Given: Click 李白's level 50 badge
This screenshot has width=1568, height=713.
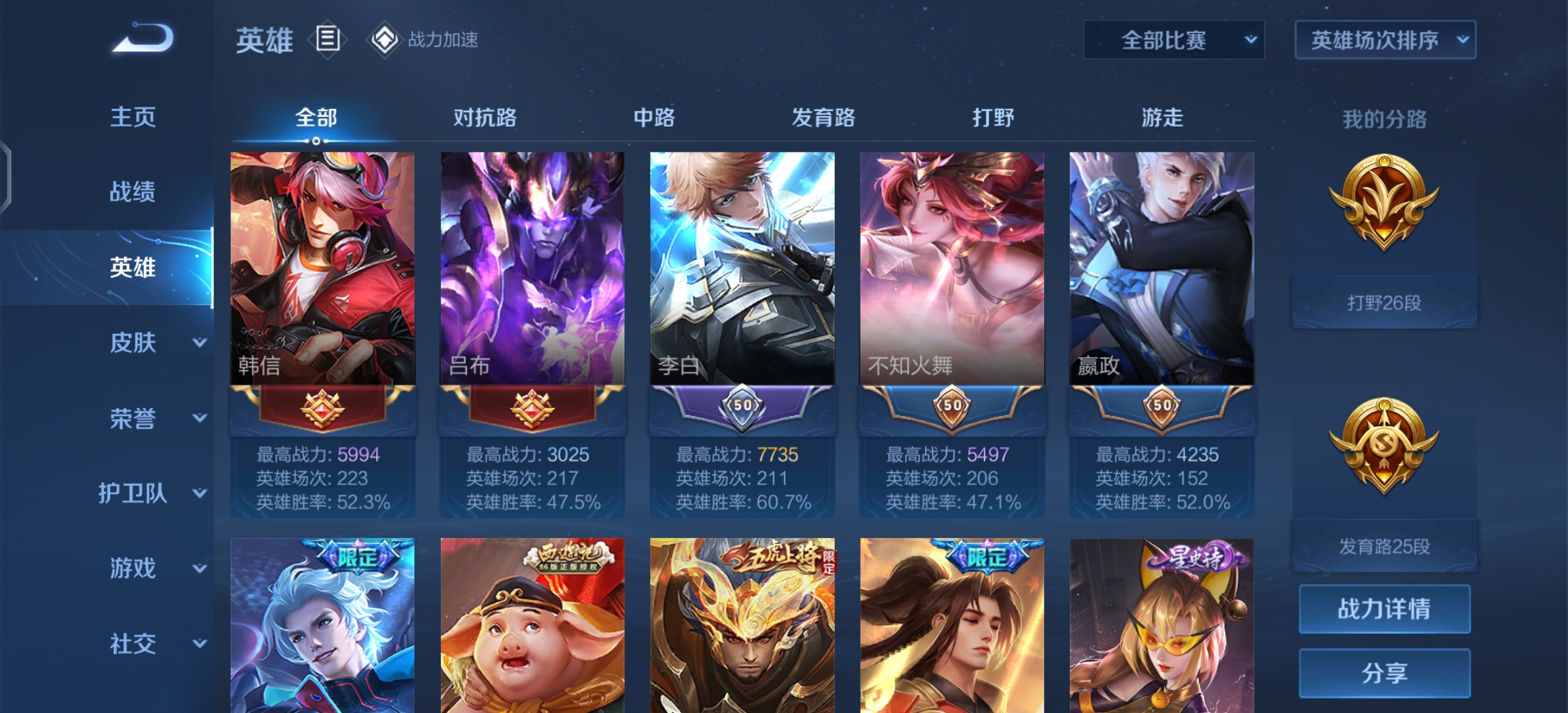Looking at the screenshot, I should [742, 406].
